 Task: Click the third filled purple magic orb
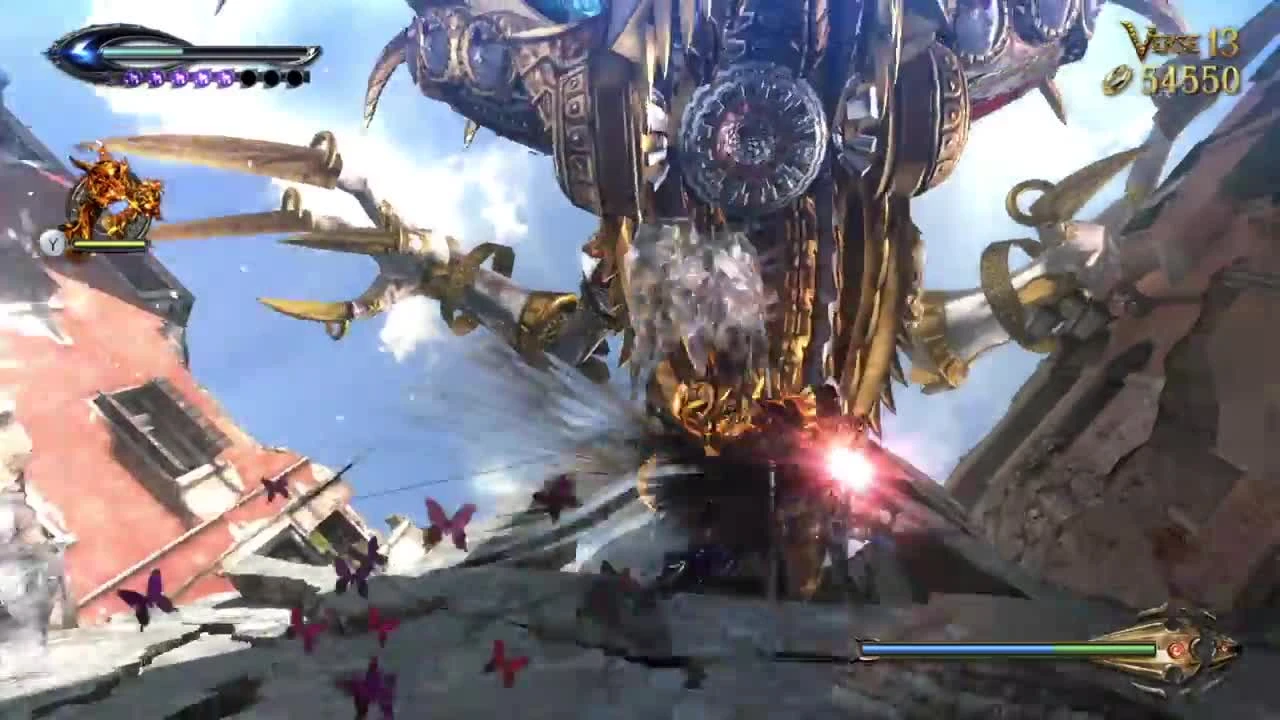tap(179, 78)
